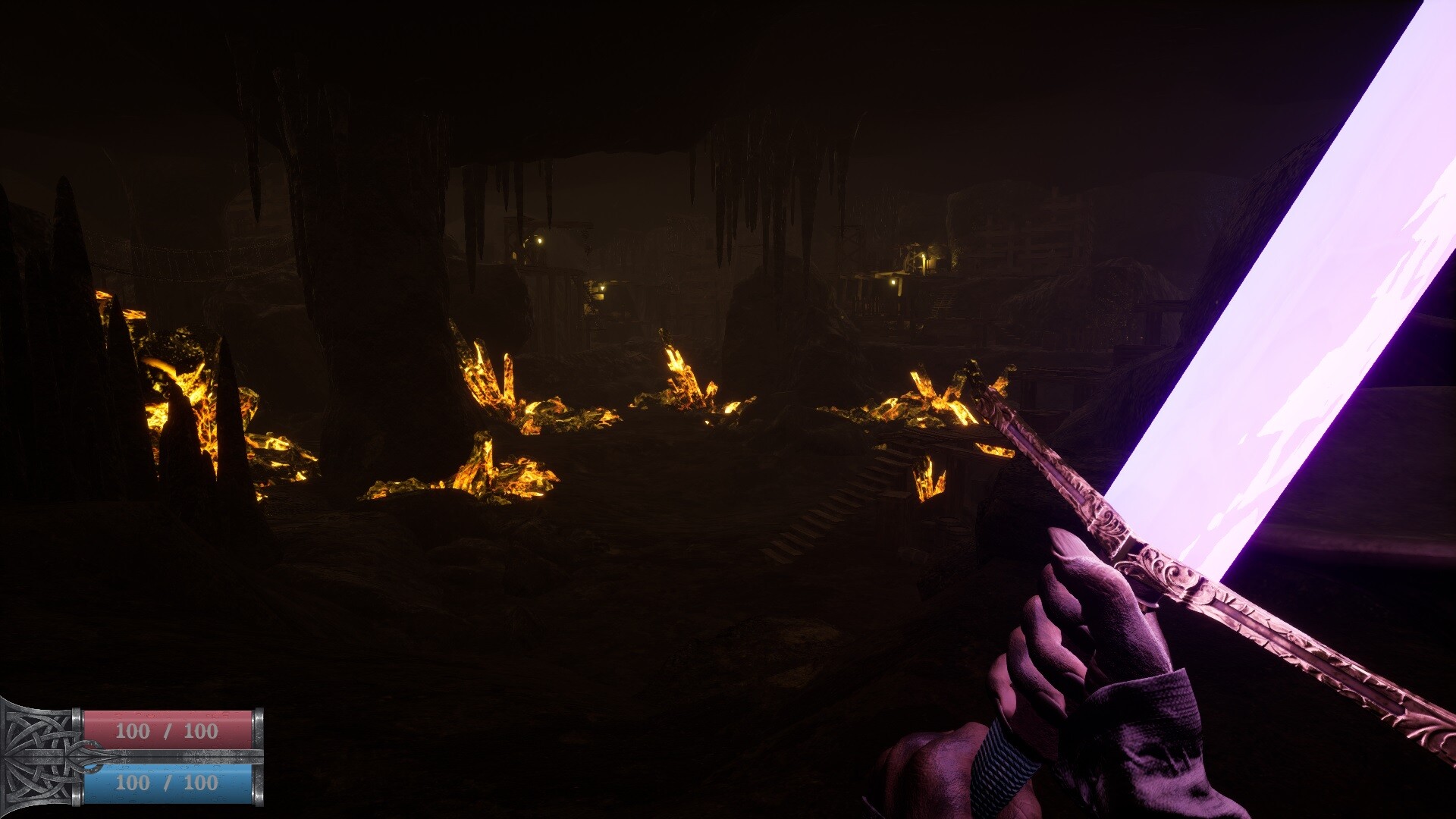
Task: Click the lantern glowing in the far settlement
Action: click(x=893, y=282)
